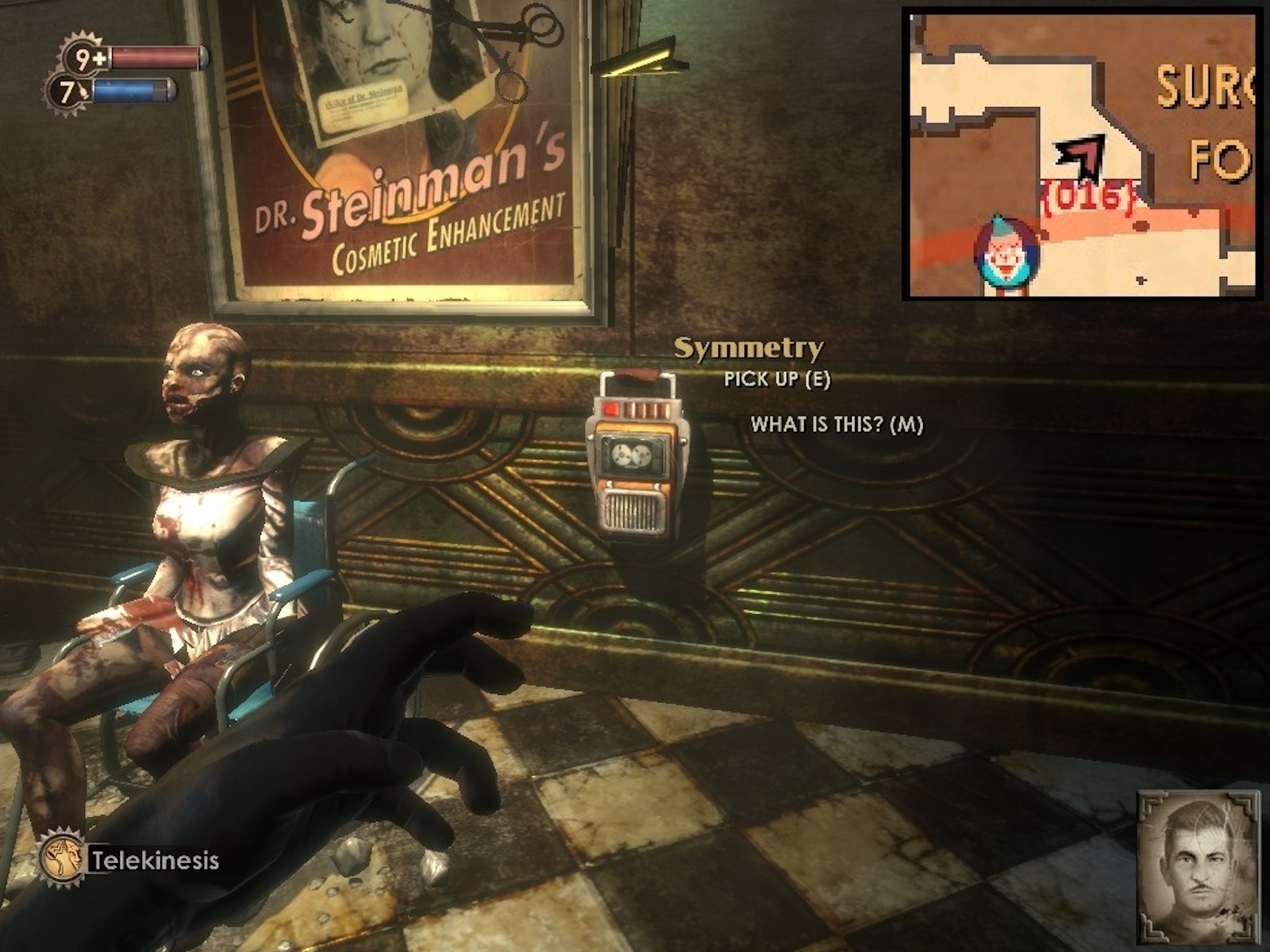
Task: Click the first aid kit counter icon
Action: (85, 58)
